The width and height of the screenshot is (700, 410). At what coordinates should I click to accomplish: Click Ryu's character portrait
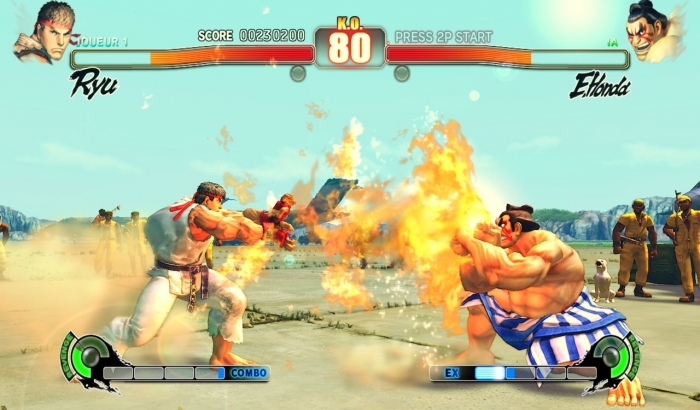point(44,30)
